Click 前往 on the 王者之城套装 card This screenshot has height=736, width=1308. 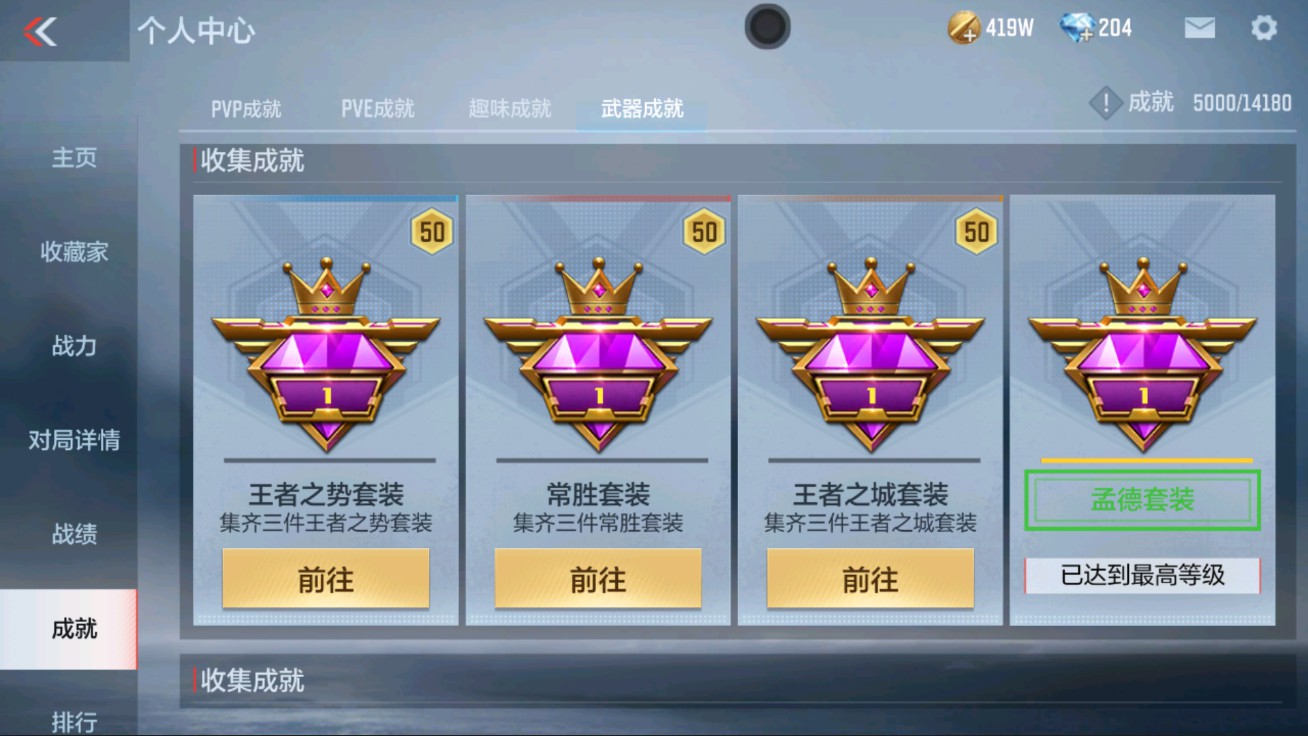pyautogui.click(x=870, y=578)
